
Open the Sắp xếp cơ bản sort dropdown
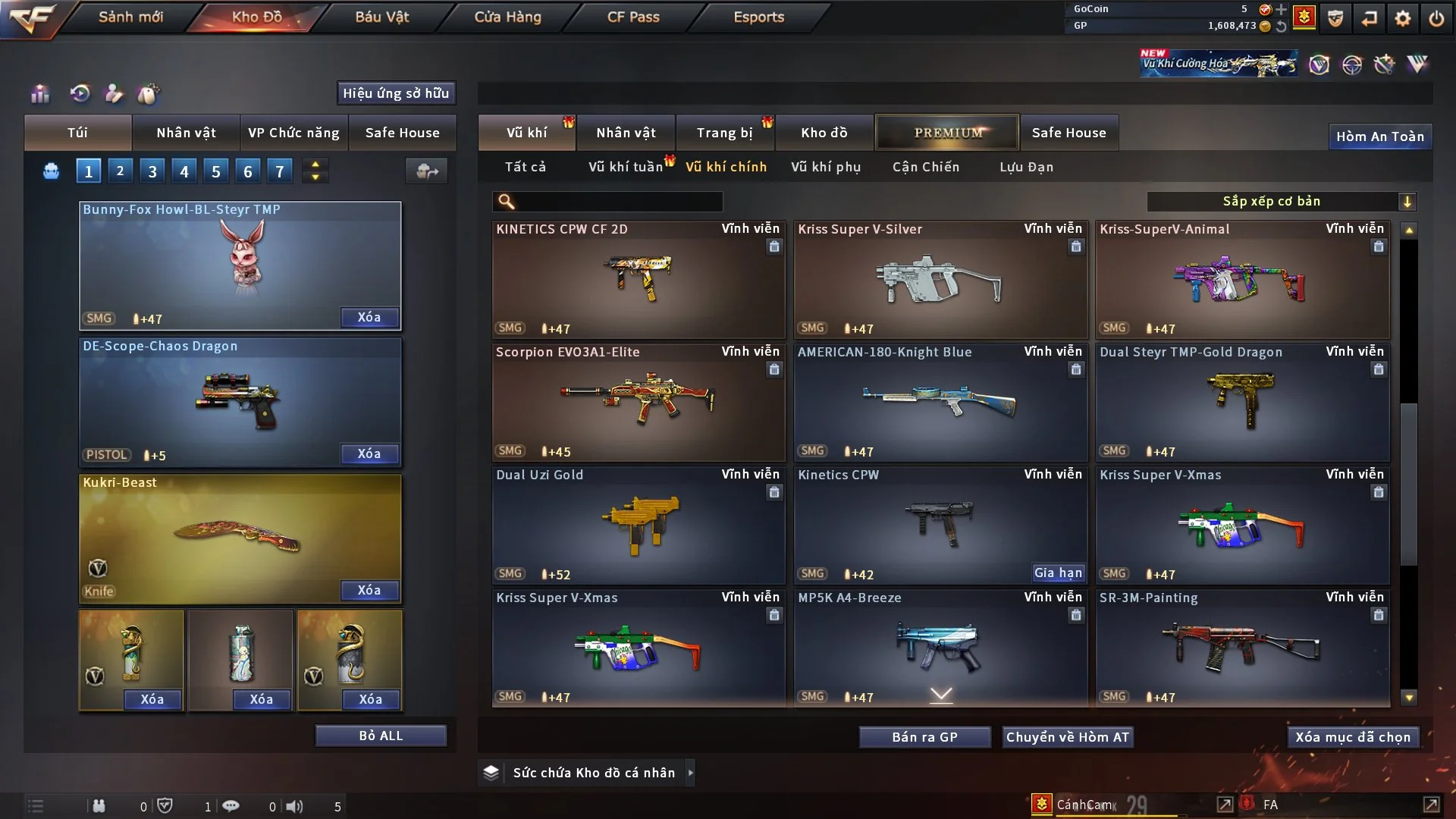(1281, 201)
